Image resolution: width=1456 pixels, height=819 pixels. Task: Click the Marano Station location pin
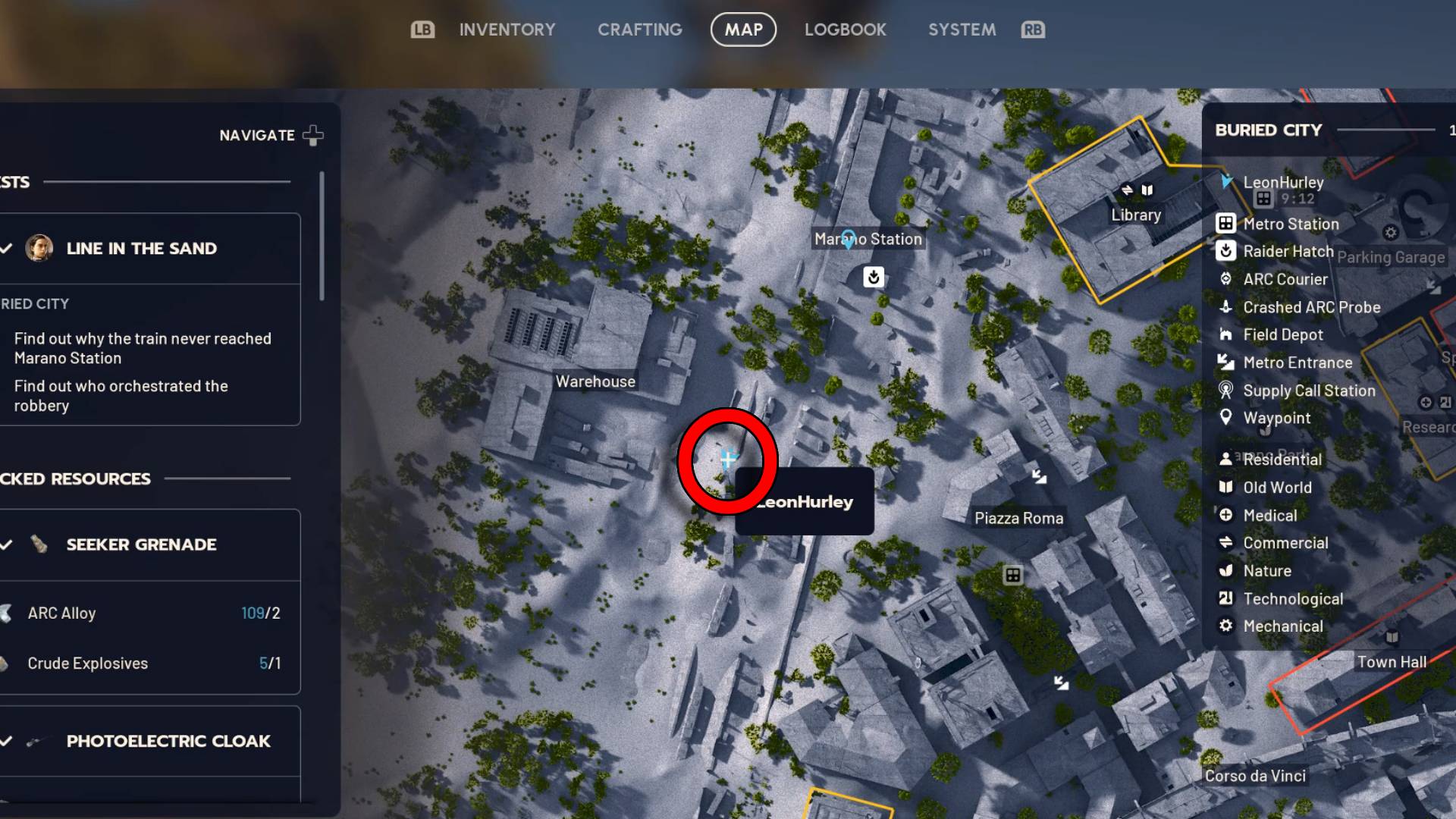(847, 239)
